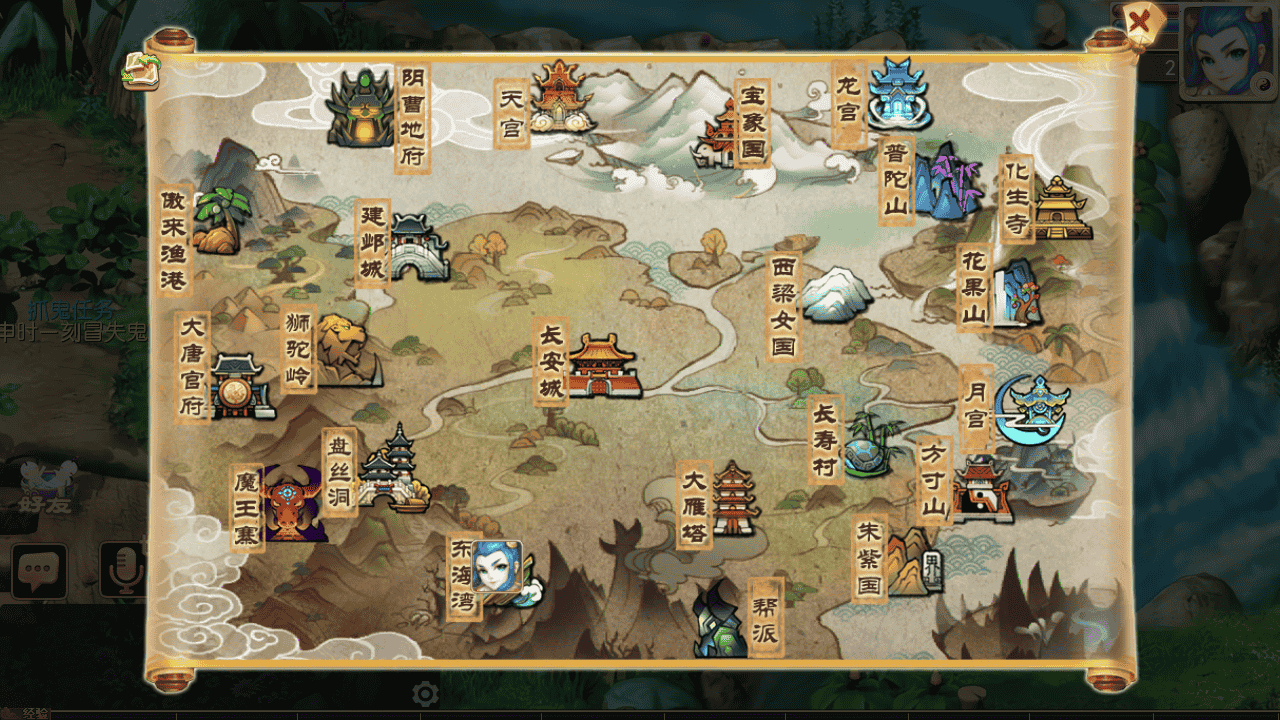Select the 天宫 map location

[x=561, y=97]
